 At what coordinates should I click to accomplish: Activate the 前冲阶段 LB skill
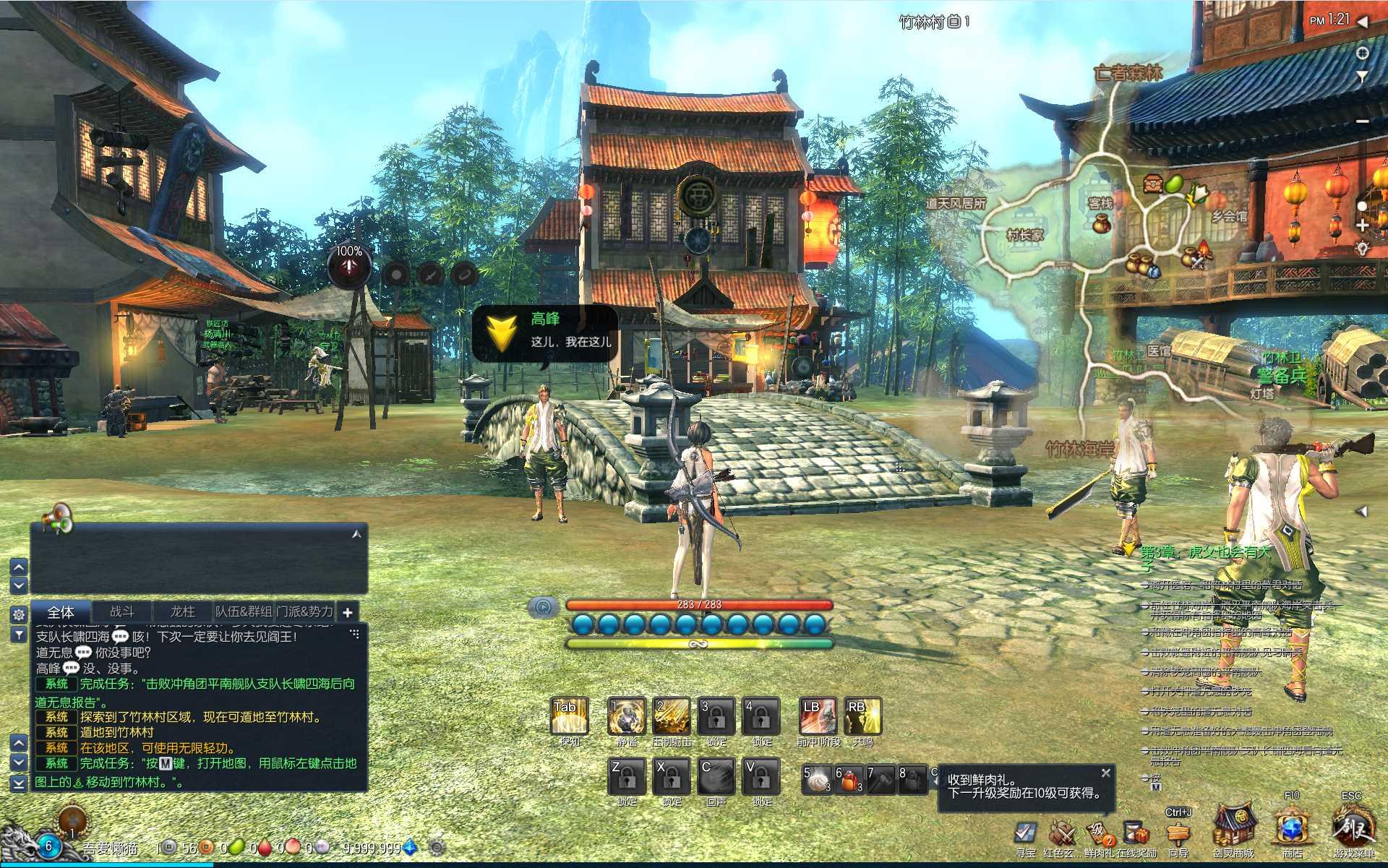tap(818, 716)
